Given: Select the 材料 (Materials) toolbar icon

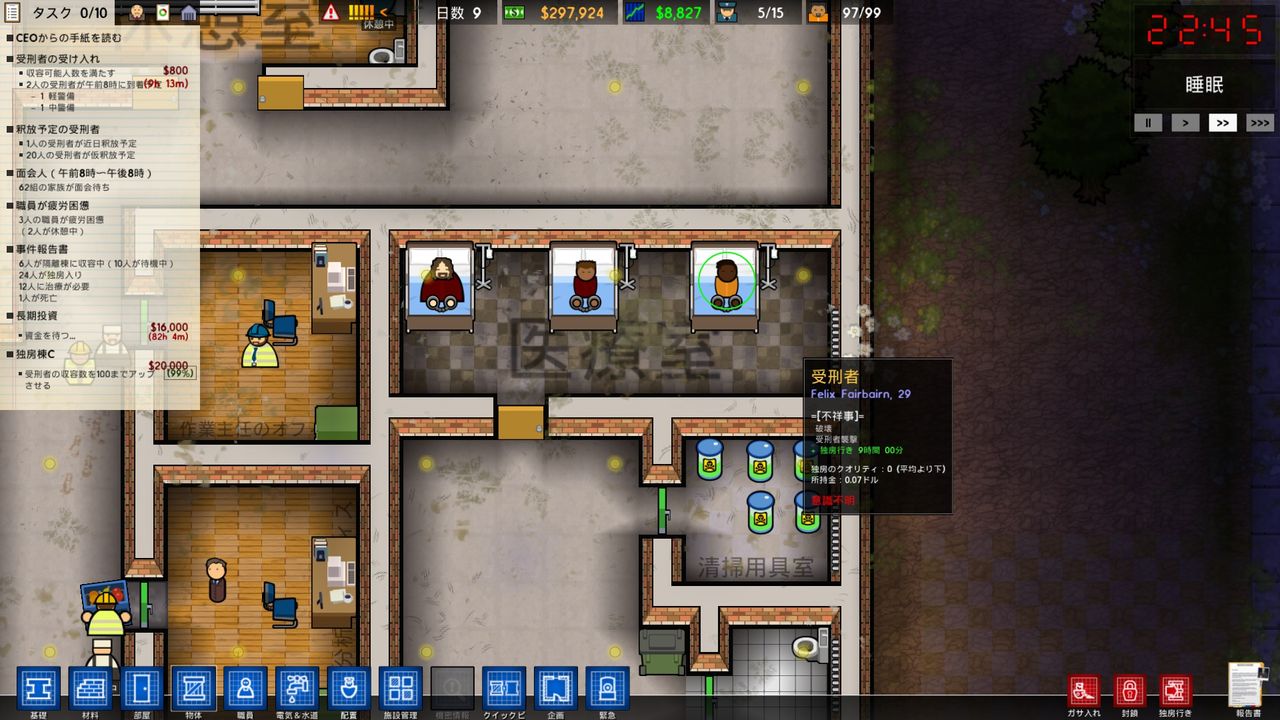Looking at the screenshot, I should 89,688.
